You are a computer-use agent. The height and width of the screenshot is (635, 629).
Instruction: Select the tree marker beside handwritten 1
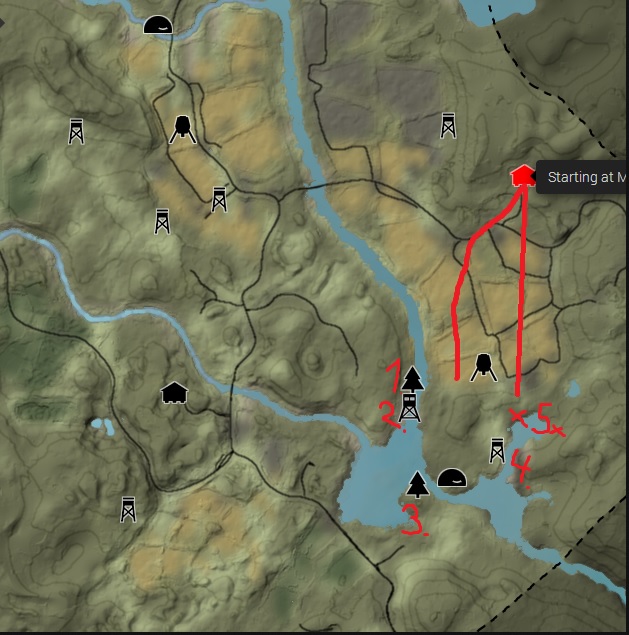pos(413,378)
